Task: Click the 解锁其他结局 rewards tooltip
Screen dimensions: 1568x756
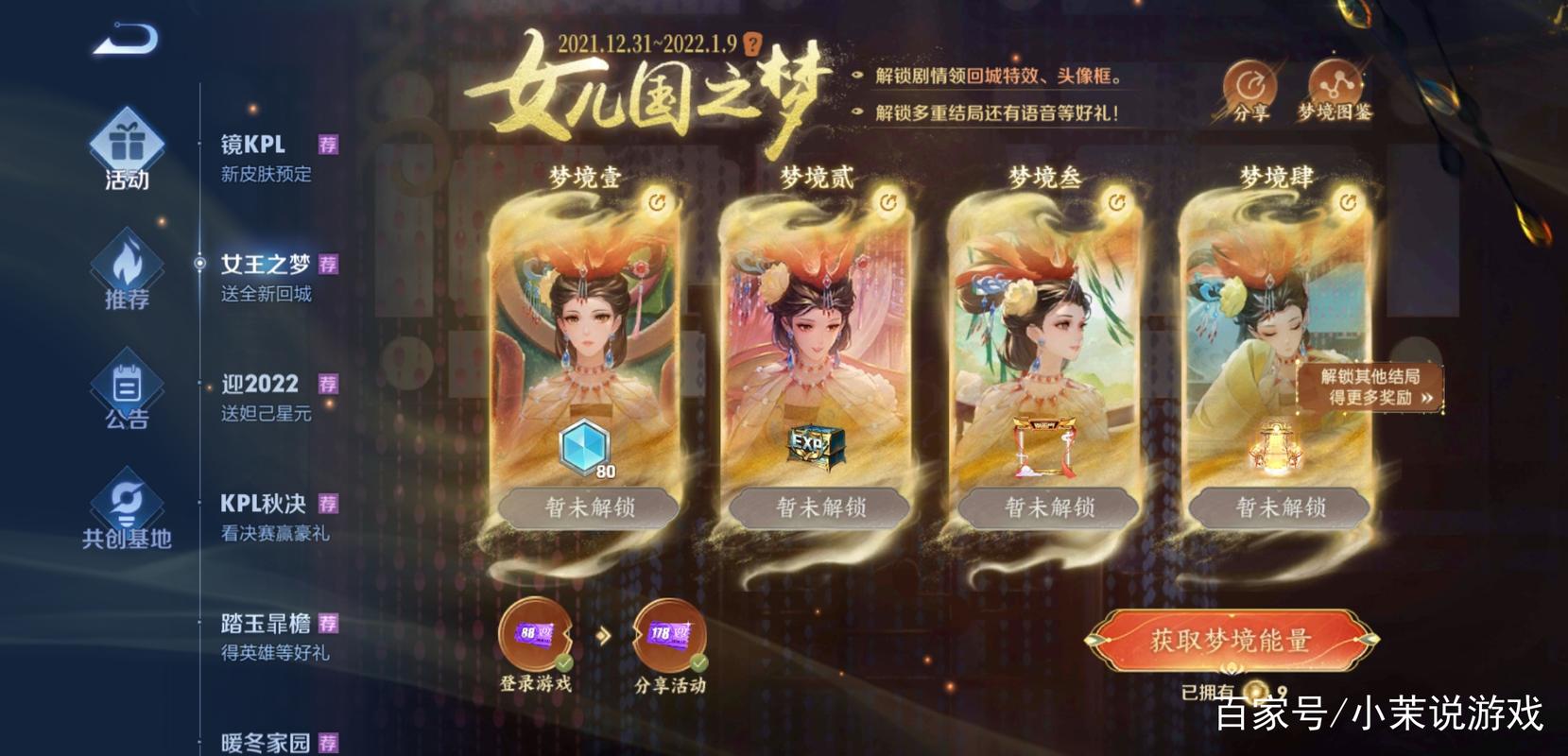Action: 1368,387
